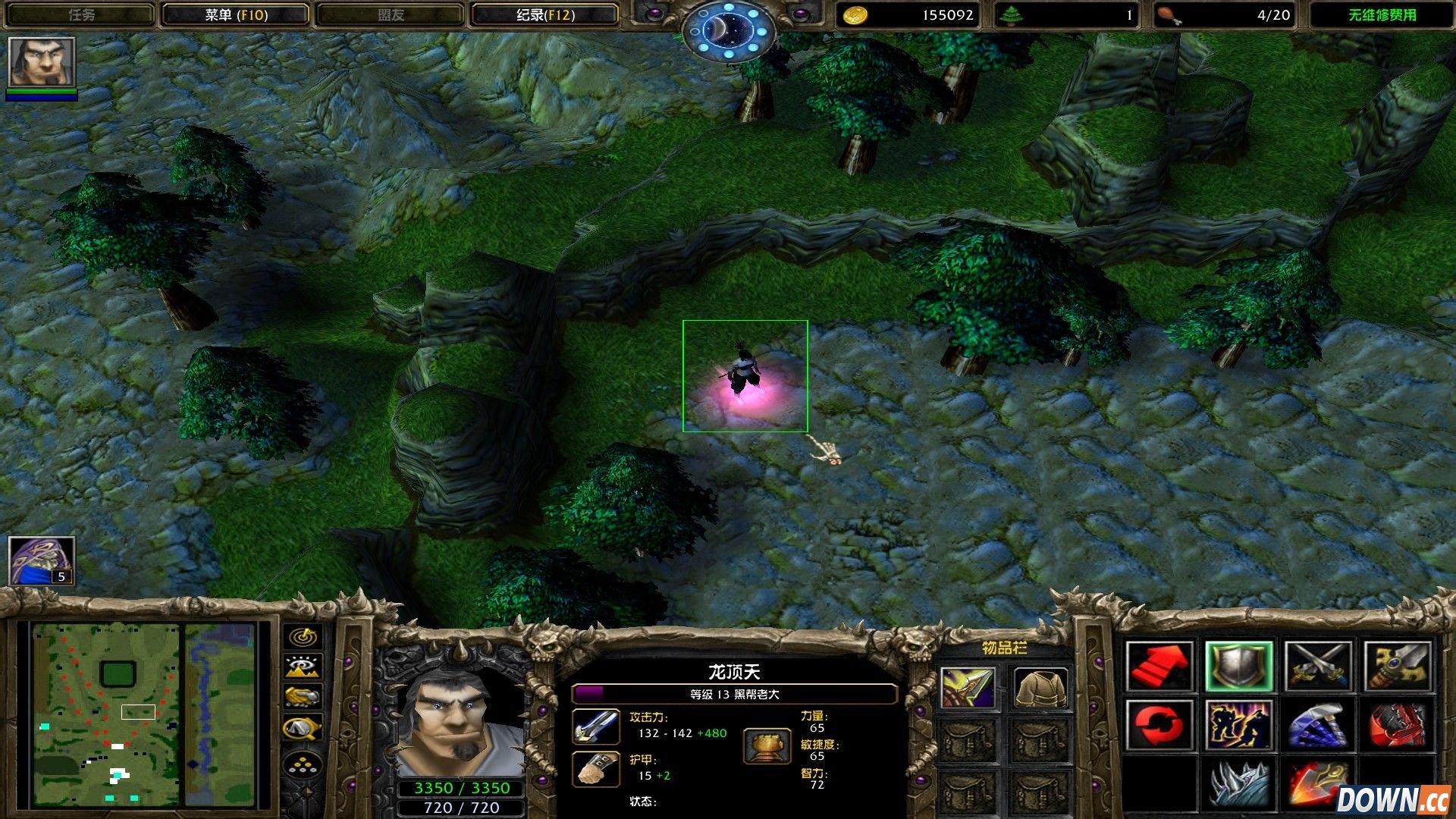Activate the red circular arrows patrol command
Viewport: 1456px width, 819px height.
(1159, 726)
